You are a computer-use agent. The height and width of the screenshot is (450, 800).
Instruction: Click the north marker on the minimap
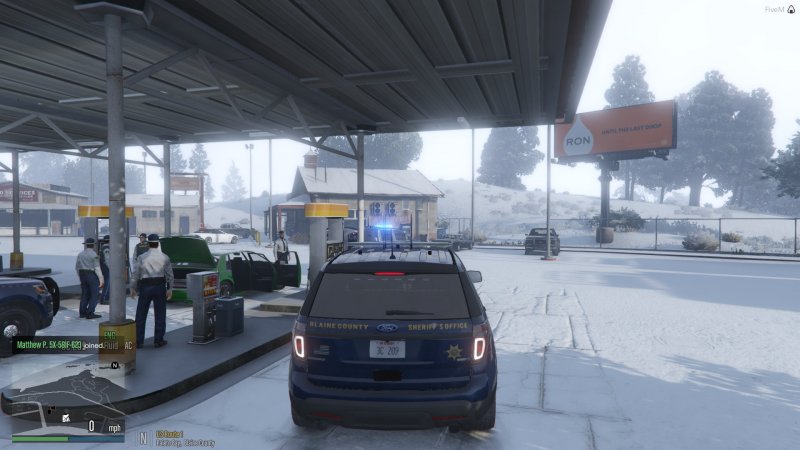[x=115, y=366]
